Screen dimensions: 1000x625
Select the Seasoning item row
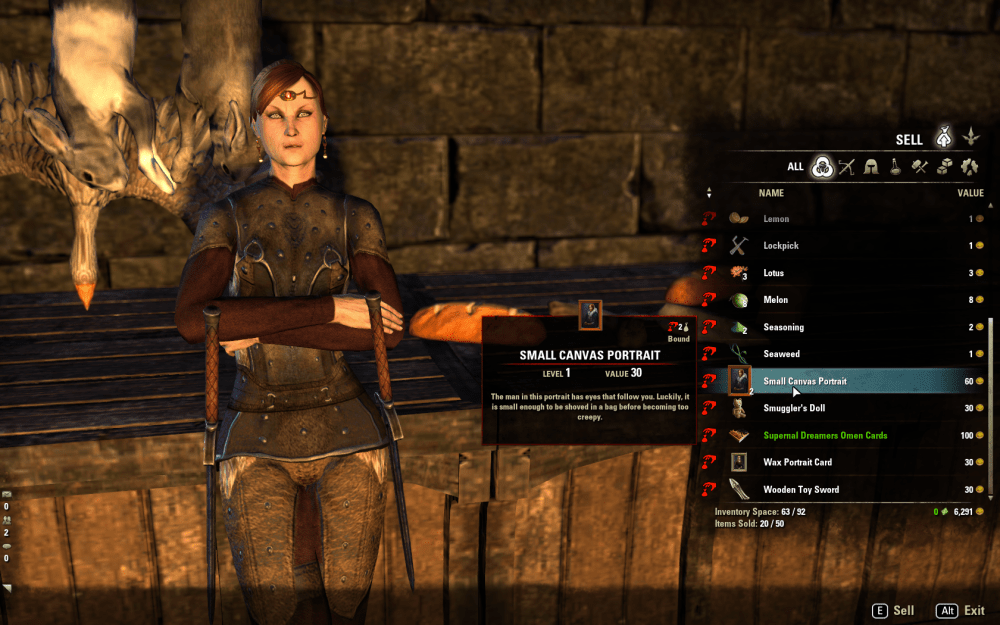tap(850, 327)
